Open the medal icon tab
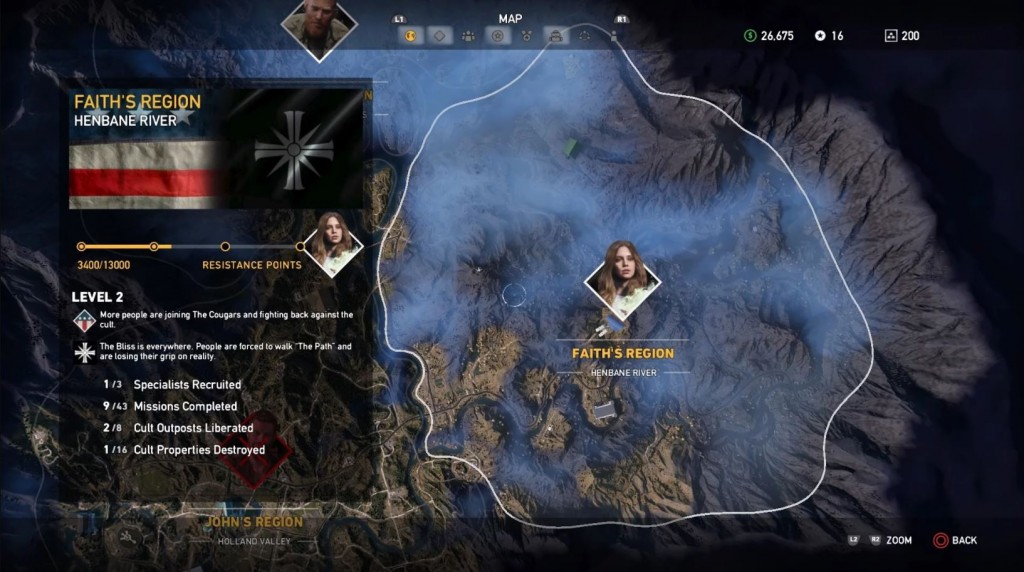1024x572 pixels. coord(526,36)
